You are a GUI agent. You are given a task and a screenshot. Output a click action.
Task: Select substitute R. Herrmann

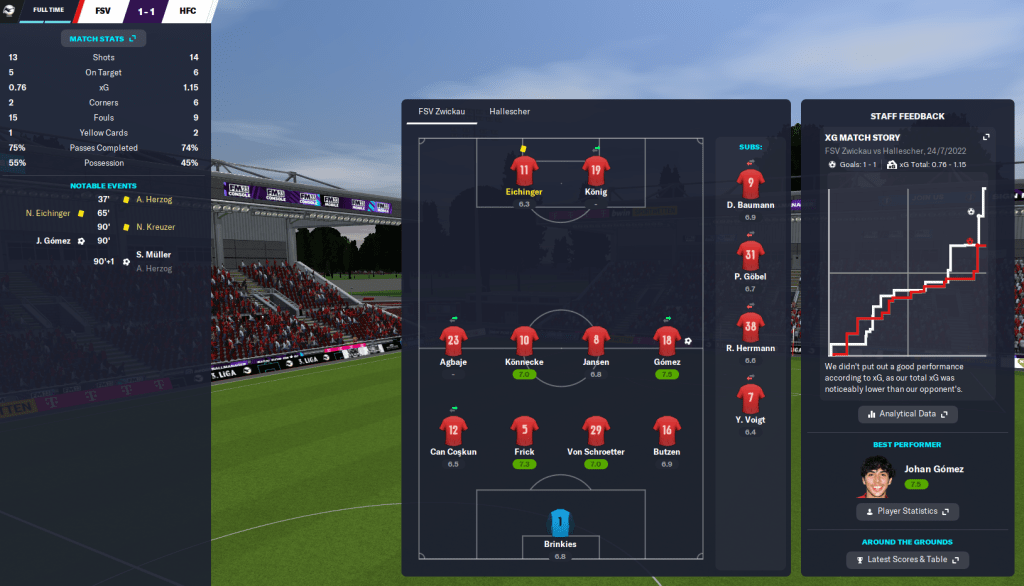tap(751, 327)
